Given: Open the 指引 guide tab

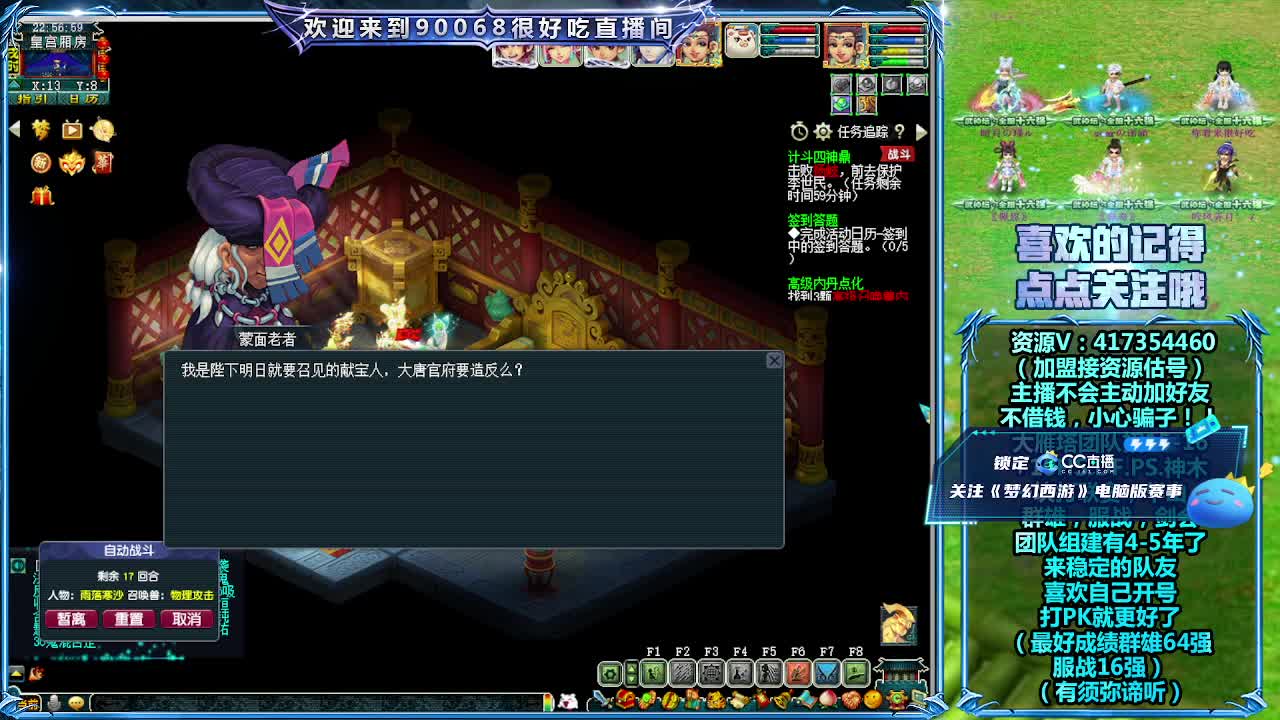Looking at the screenshot, I should point(32,99).
